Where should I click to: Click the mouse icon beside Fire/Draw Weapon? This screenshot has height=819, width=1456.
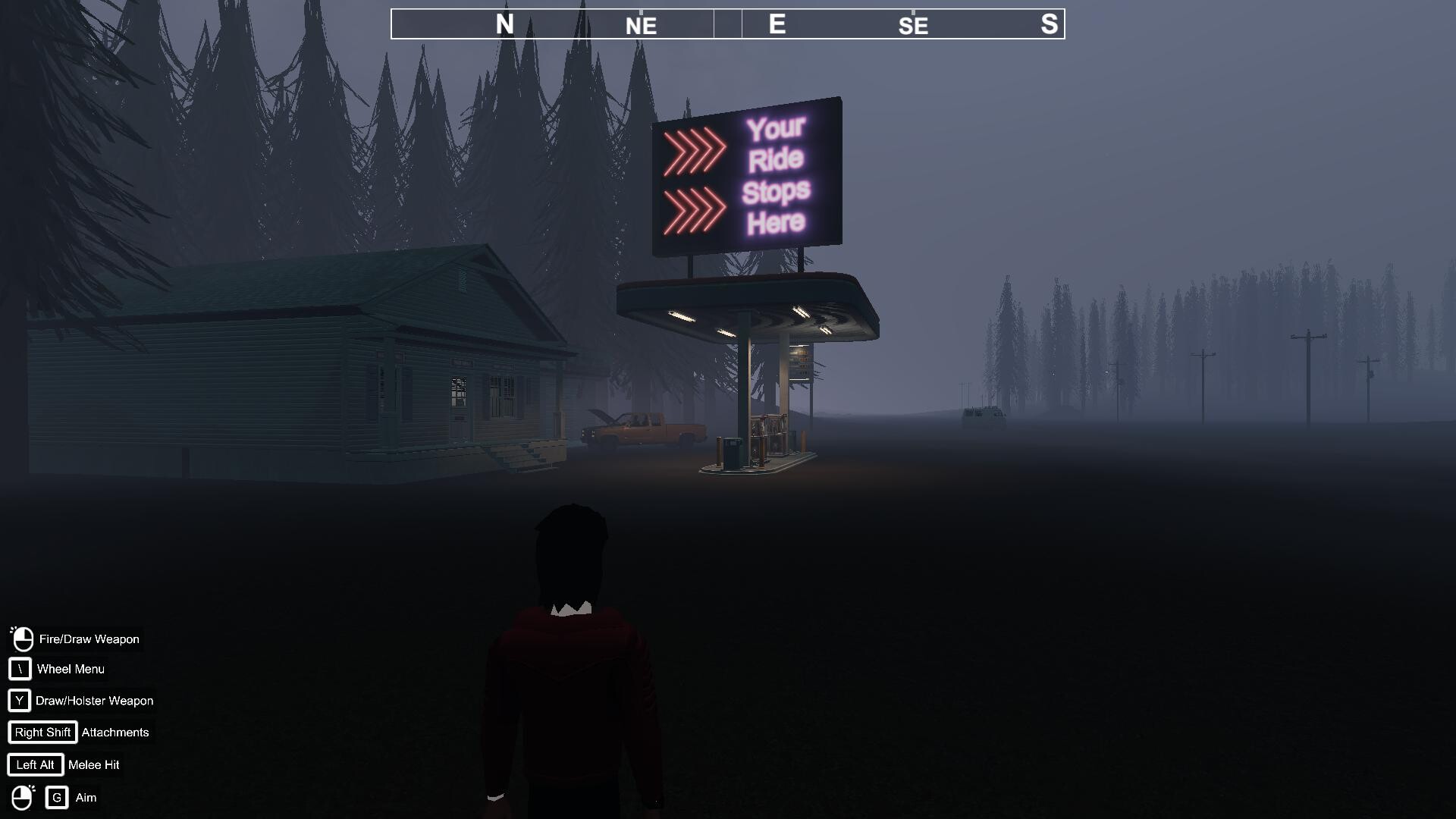[x=21, y=638]
